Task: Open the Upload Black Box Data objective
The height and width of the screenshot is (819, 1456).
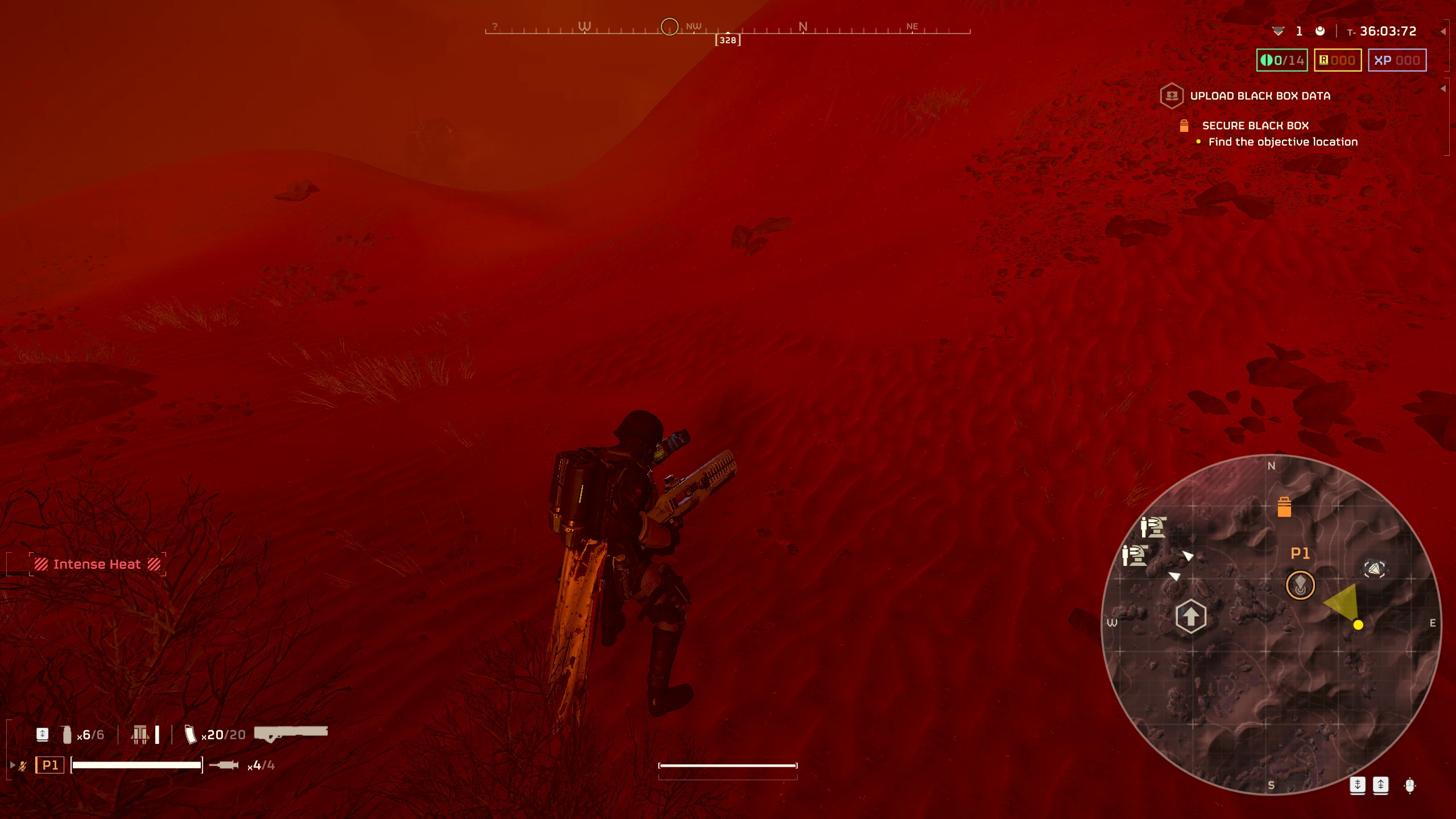Action: click(x=1259, y=96)
